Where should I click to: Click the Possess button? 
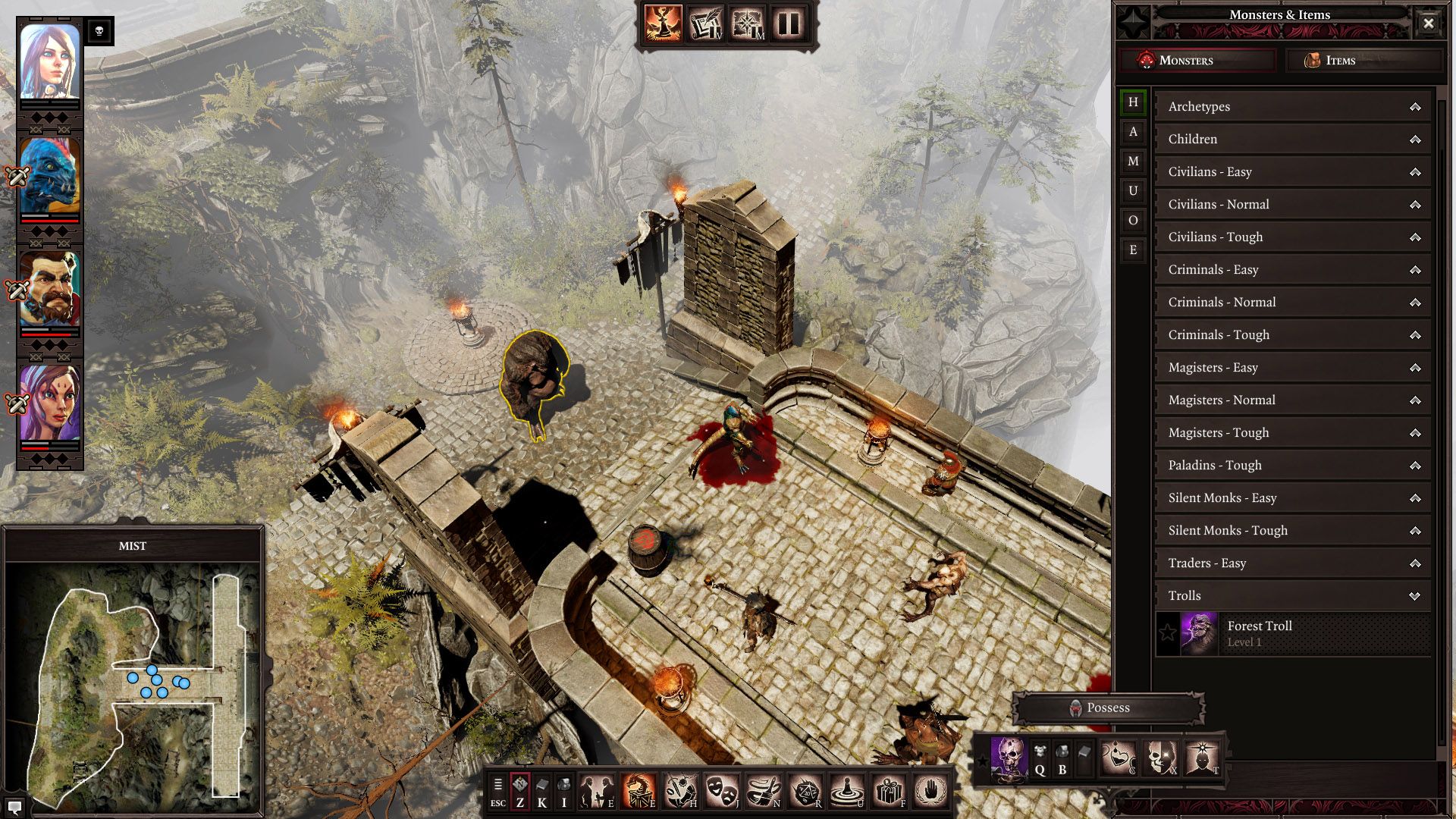tap(1108, 708)
